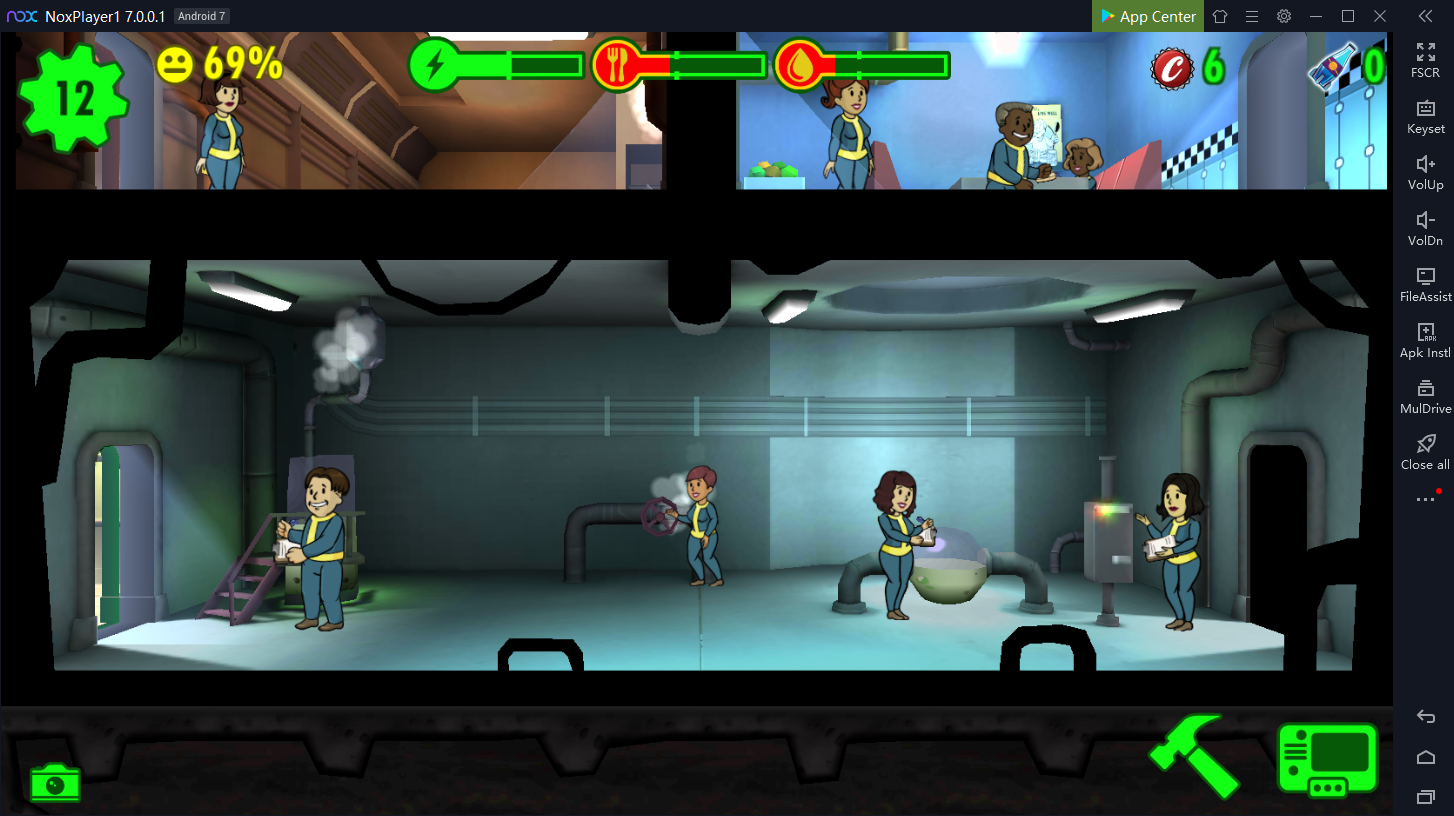This screenshot has height=816, width=1454.
Task: Go to the Android home screen
Action: tap(1426, 757)
